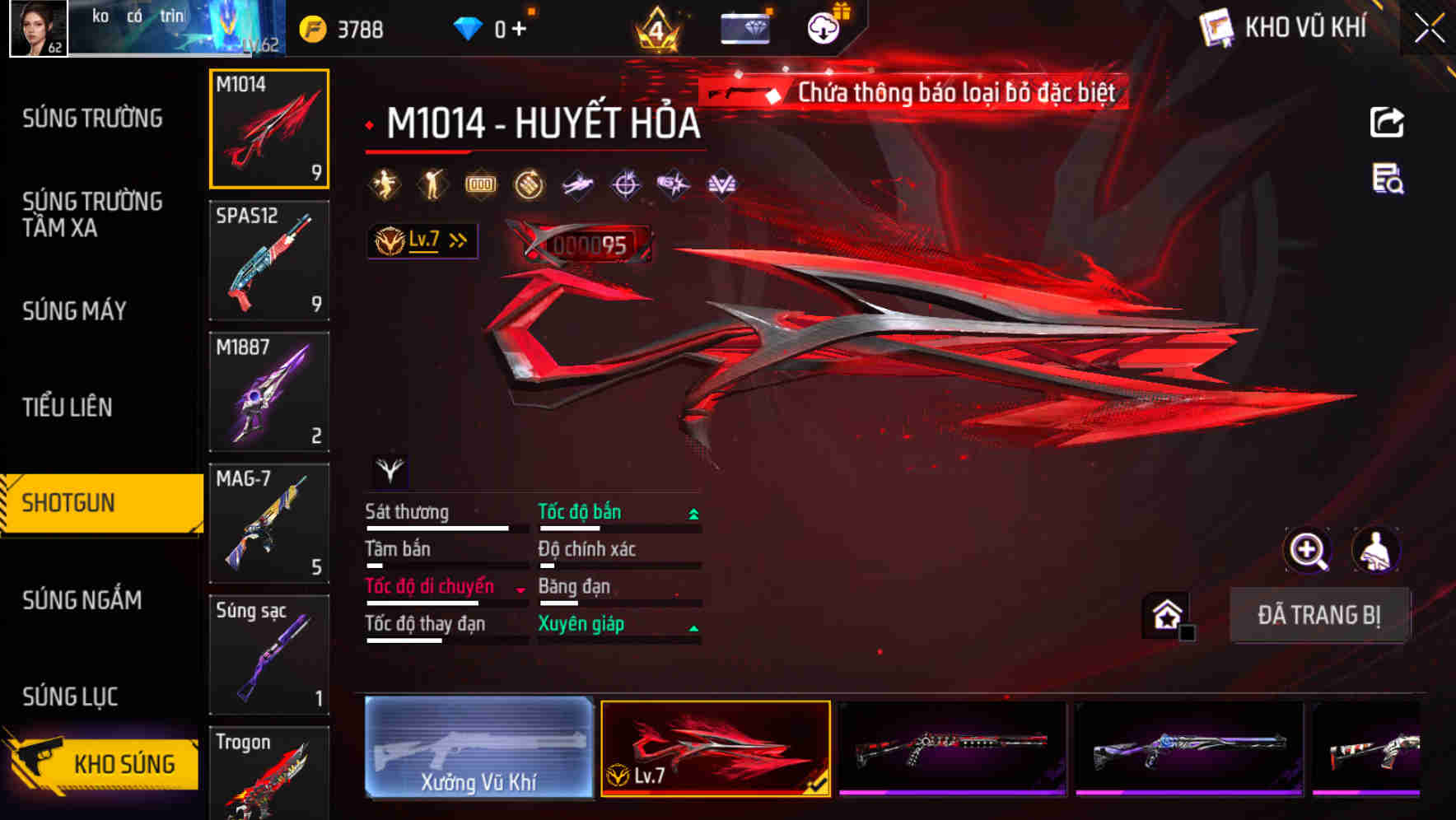Select the SPAS12 weapon thumbnail
The image size is (1456, 820).
[x=269, y=259]
